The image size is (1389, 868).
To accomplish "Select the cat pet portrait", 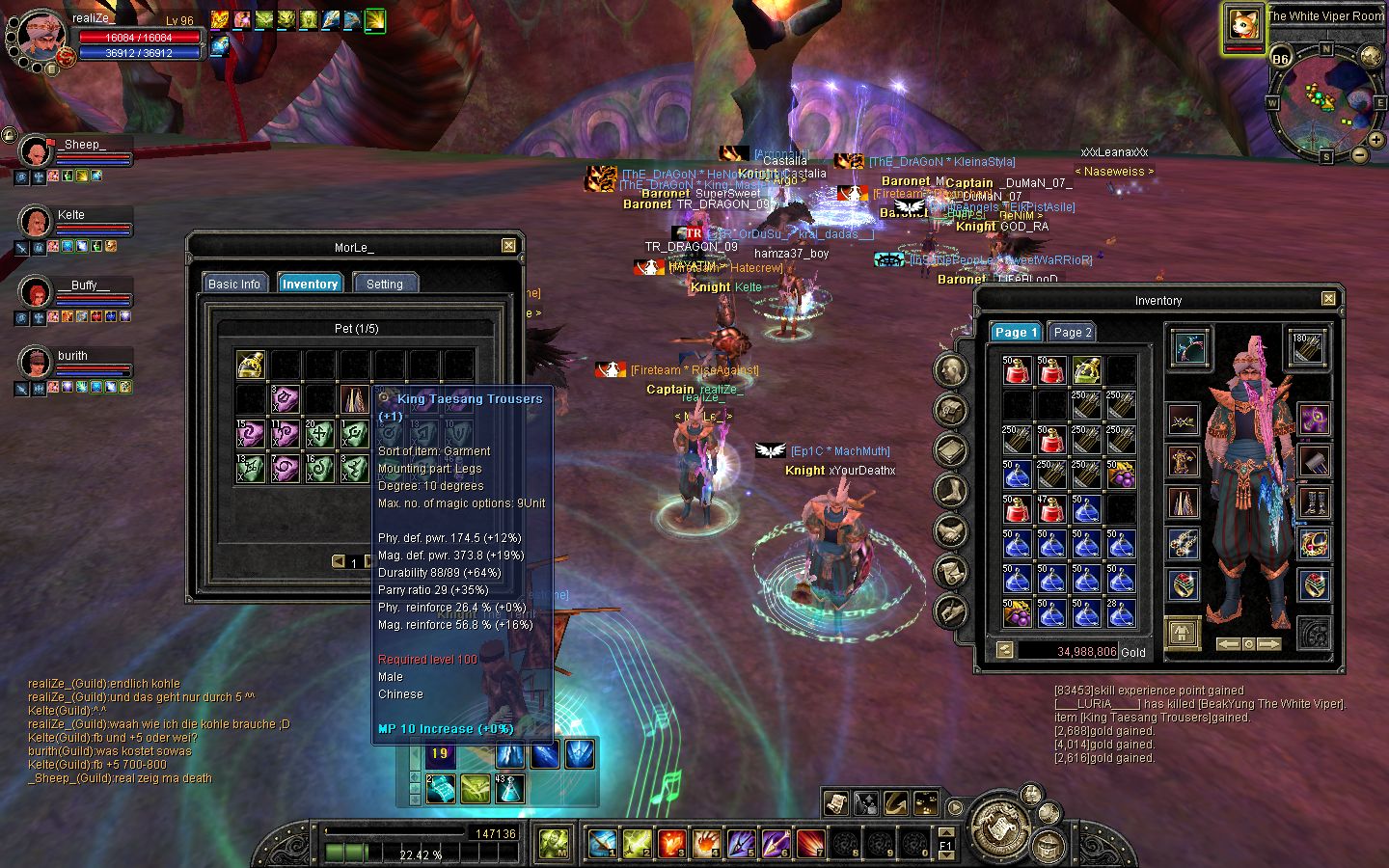I will click(1243, 27).
